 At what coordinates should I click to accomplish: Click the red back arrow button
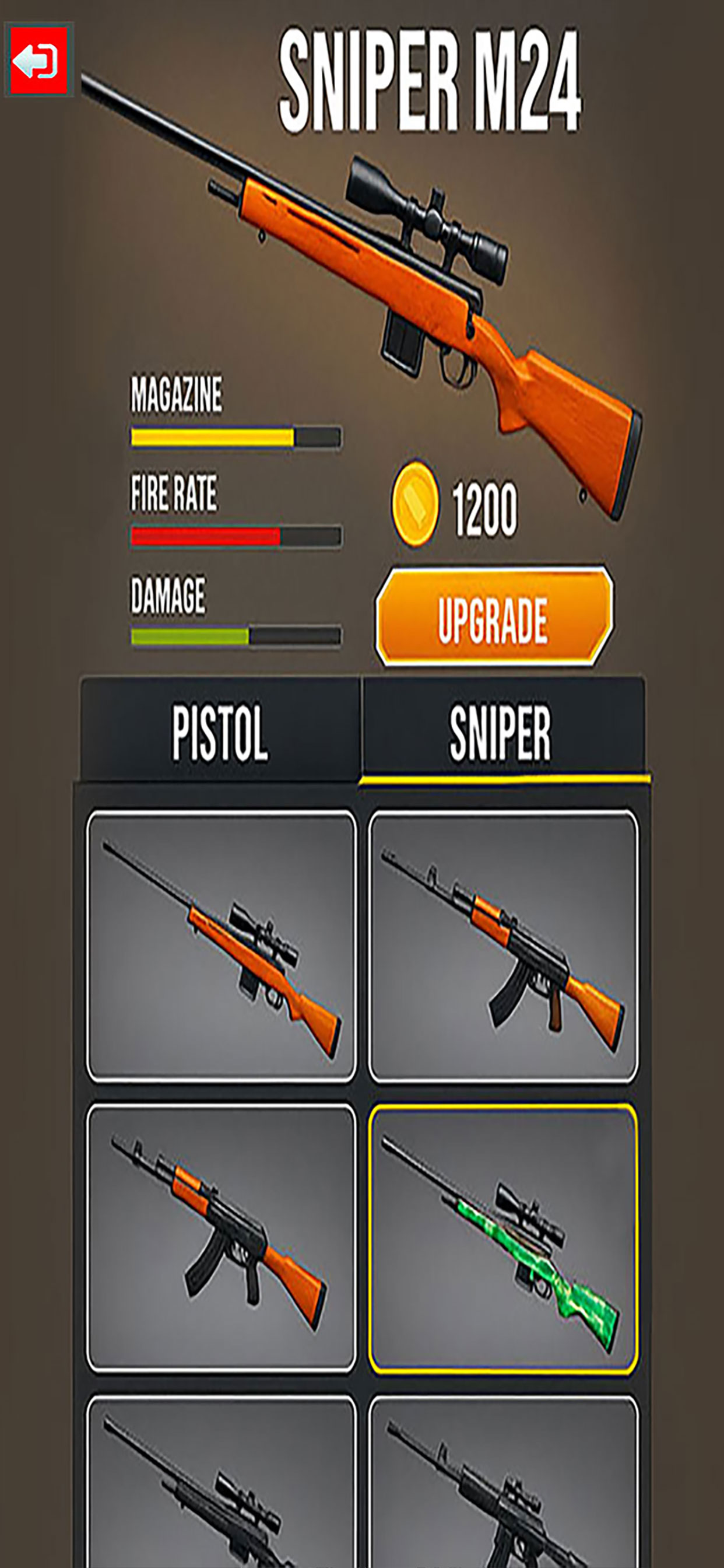coord(38,60)
